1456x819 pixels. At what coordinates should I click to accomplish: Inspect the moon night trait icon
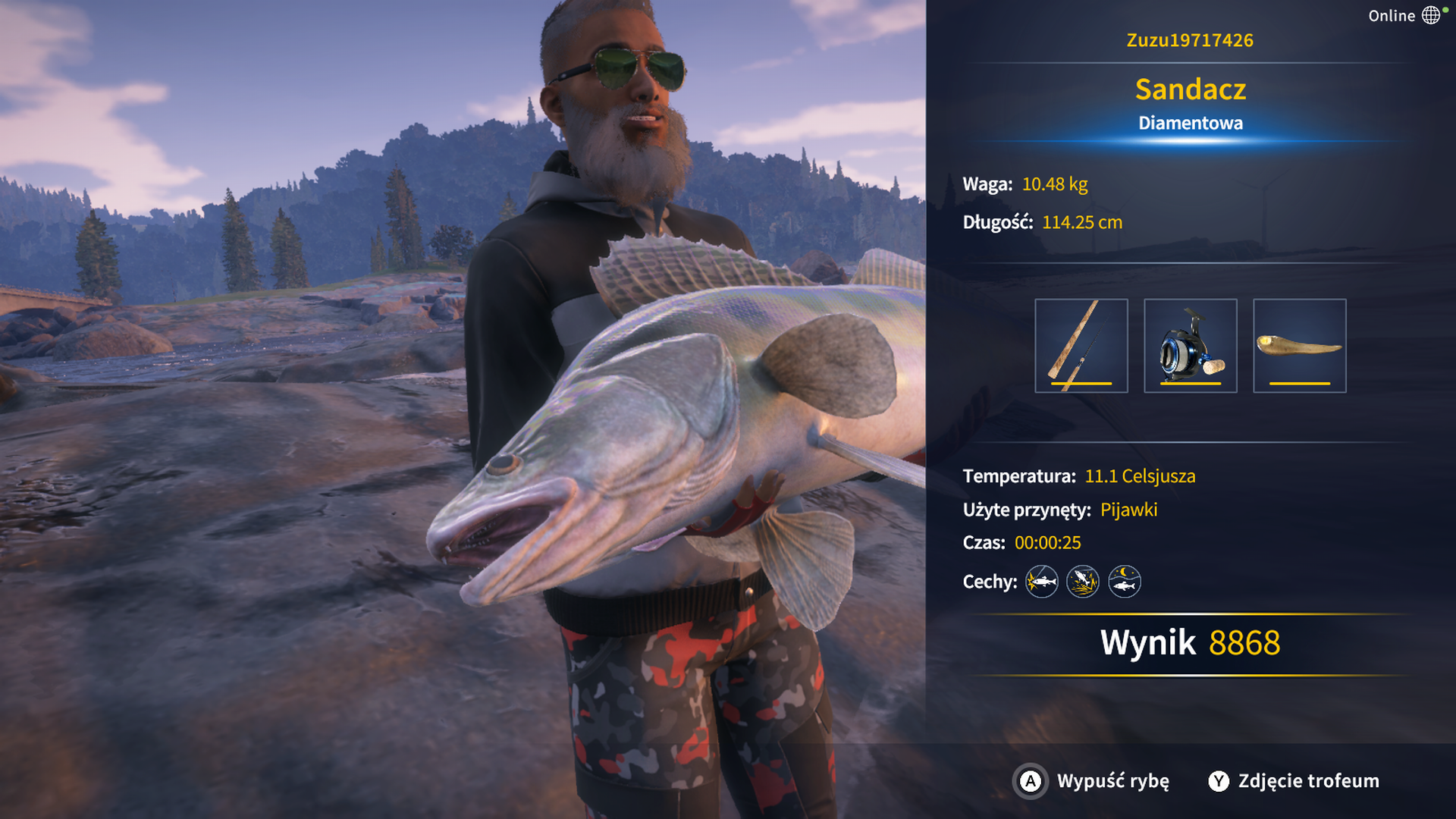1124,582
